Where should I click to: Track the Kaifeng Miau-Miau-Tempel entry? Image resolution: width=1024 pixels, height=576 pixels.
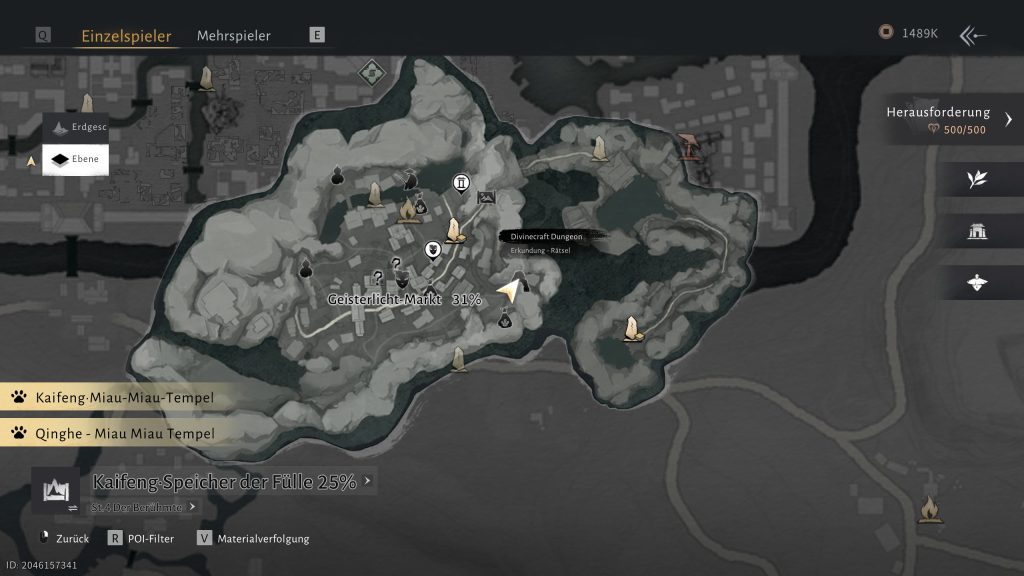(112, 398)
